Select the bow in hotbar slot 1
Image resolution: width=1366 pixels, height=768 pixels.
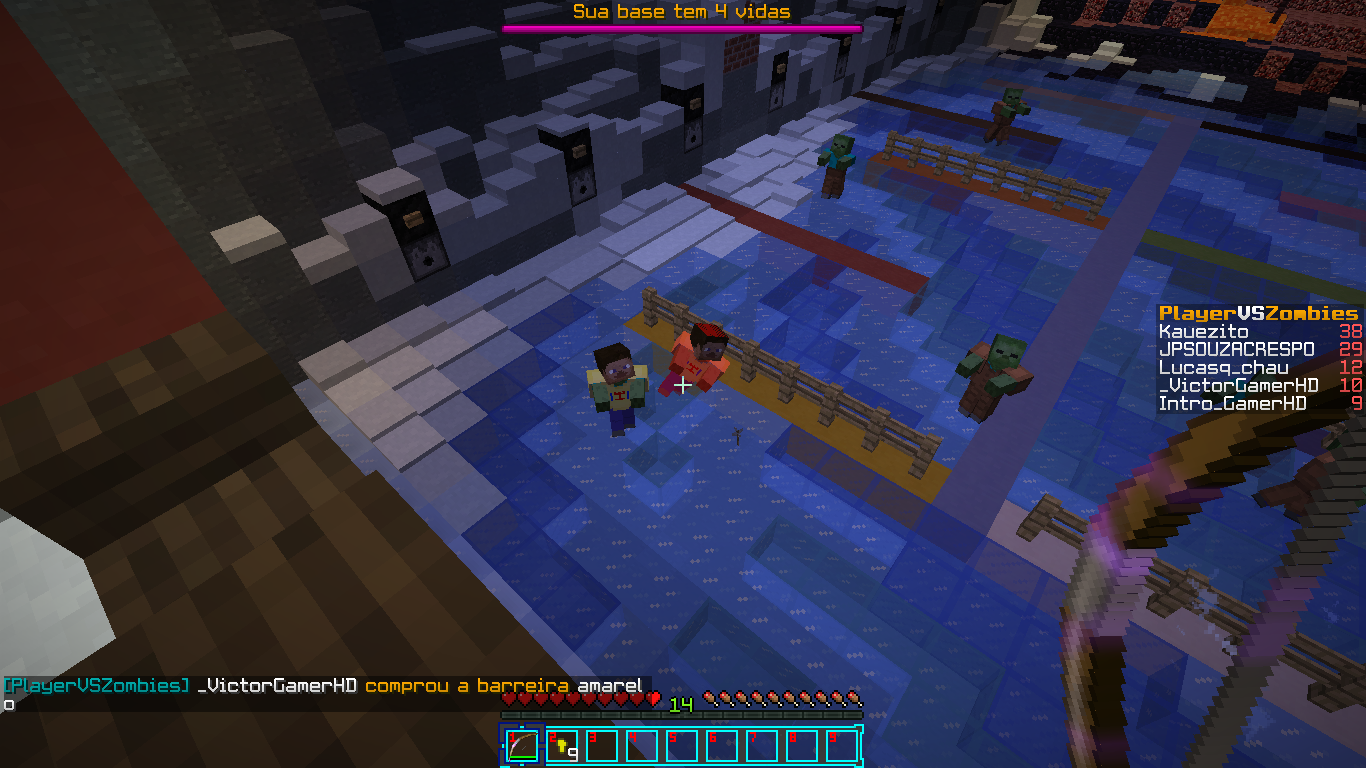[x=521, y=745]
